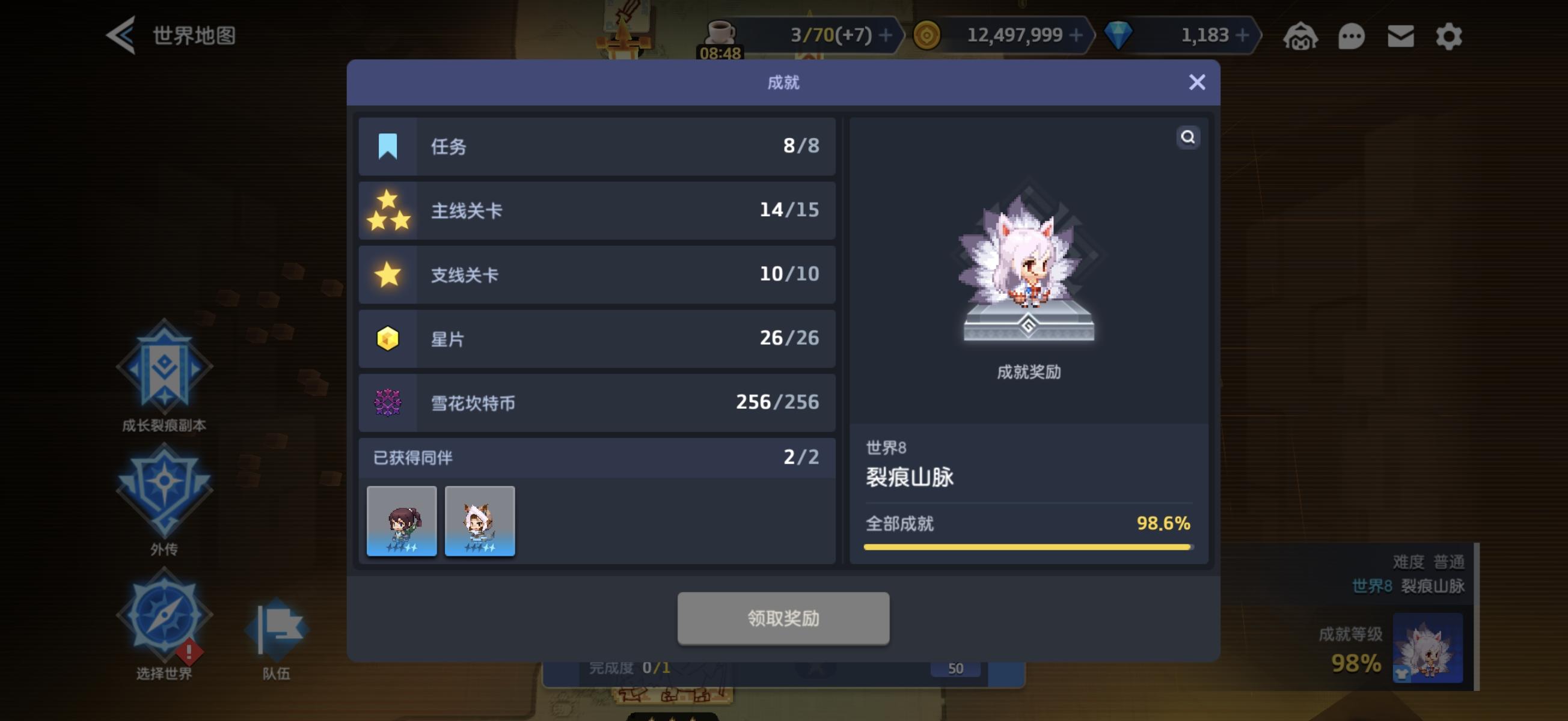The width and height of the screenshot is (1568, 721).
Task: Tap the GM character avatar icon
Action: pos(1302,36)
